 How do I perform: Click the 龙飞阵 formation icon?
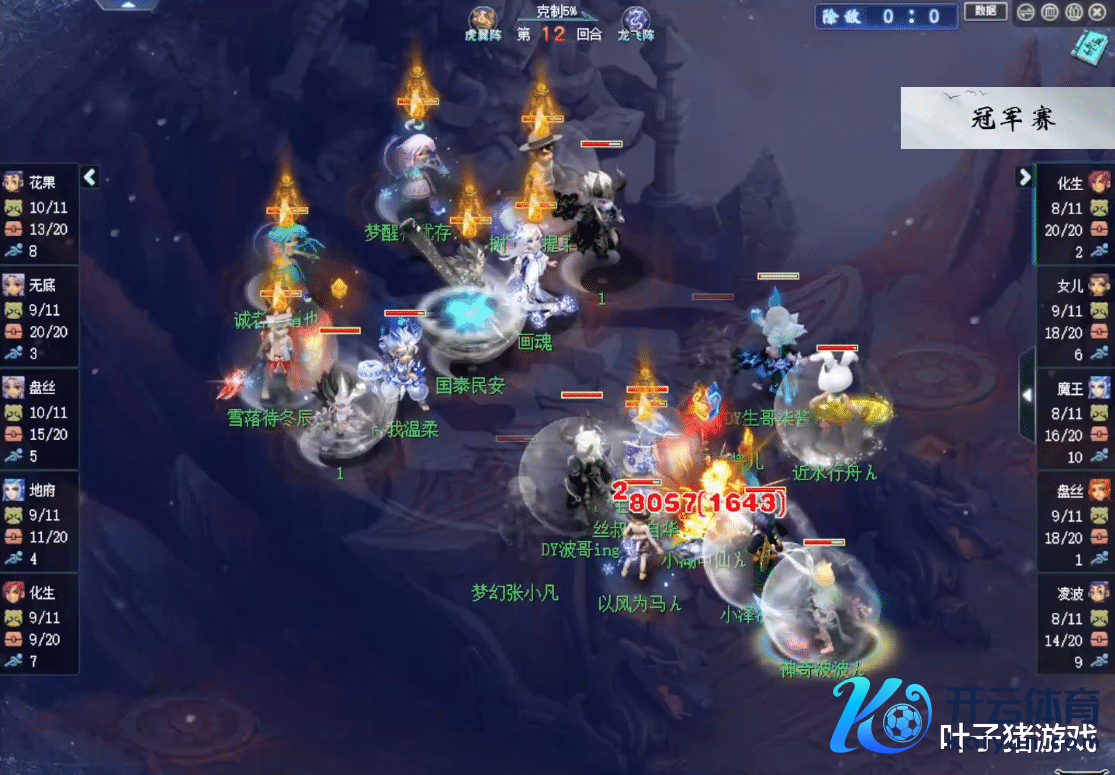click(634, 20)
